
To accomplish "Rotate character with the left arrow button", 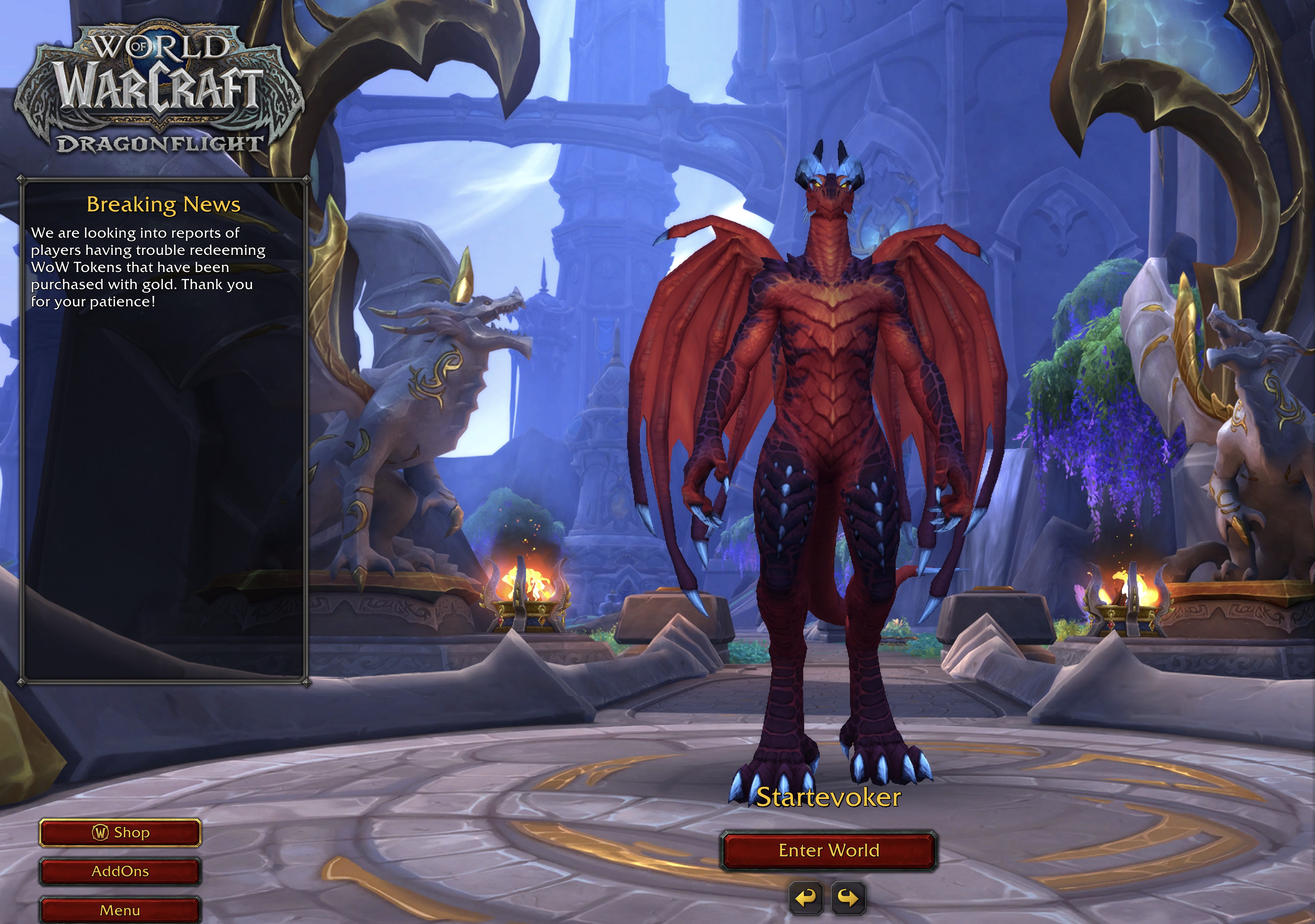I will click(x=806, y=898).
